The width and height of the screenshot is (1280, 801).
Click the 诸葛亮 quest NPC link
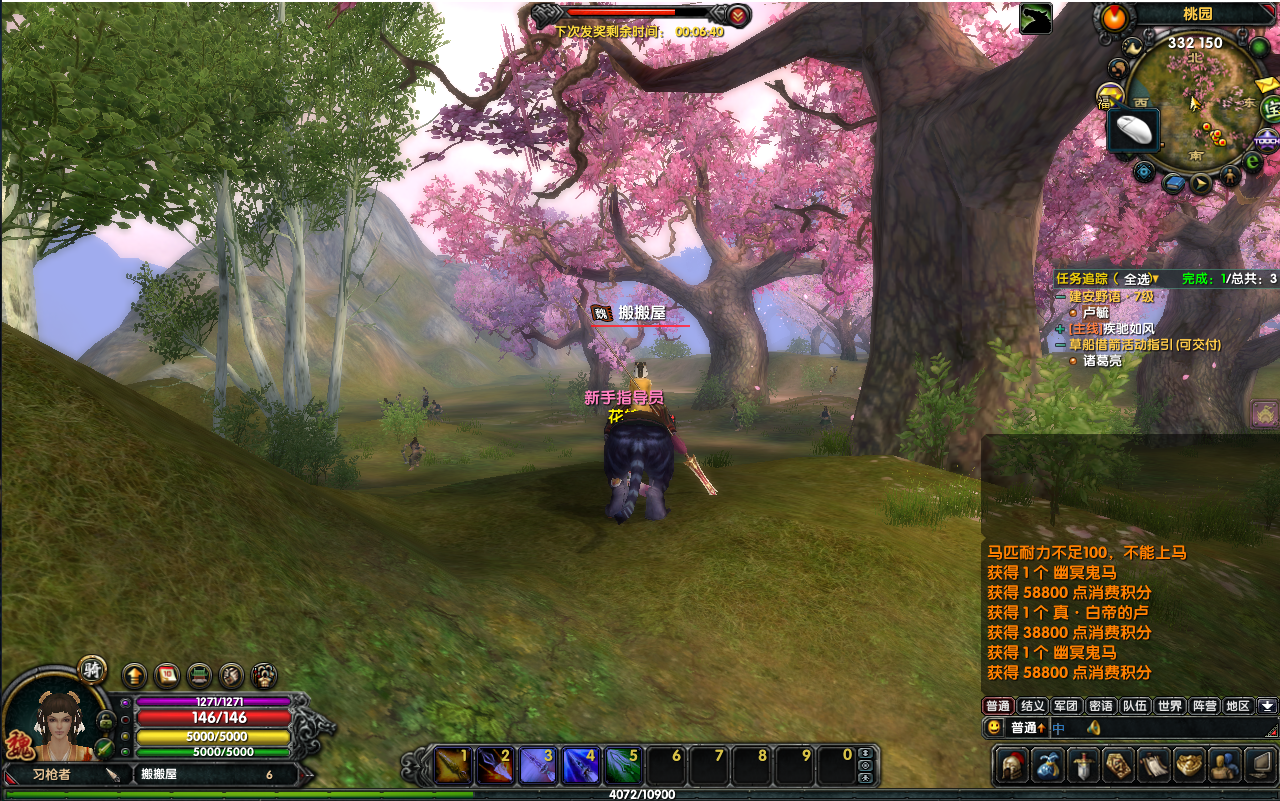coord(1102,361)
